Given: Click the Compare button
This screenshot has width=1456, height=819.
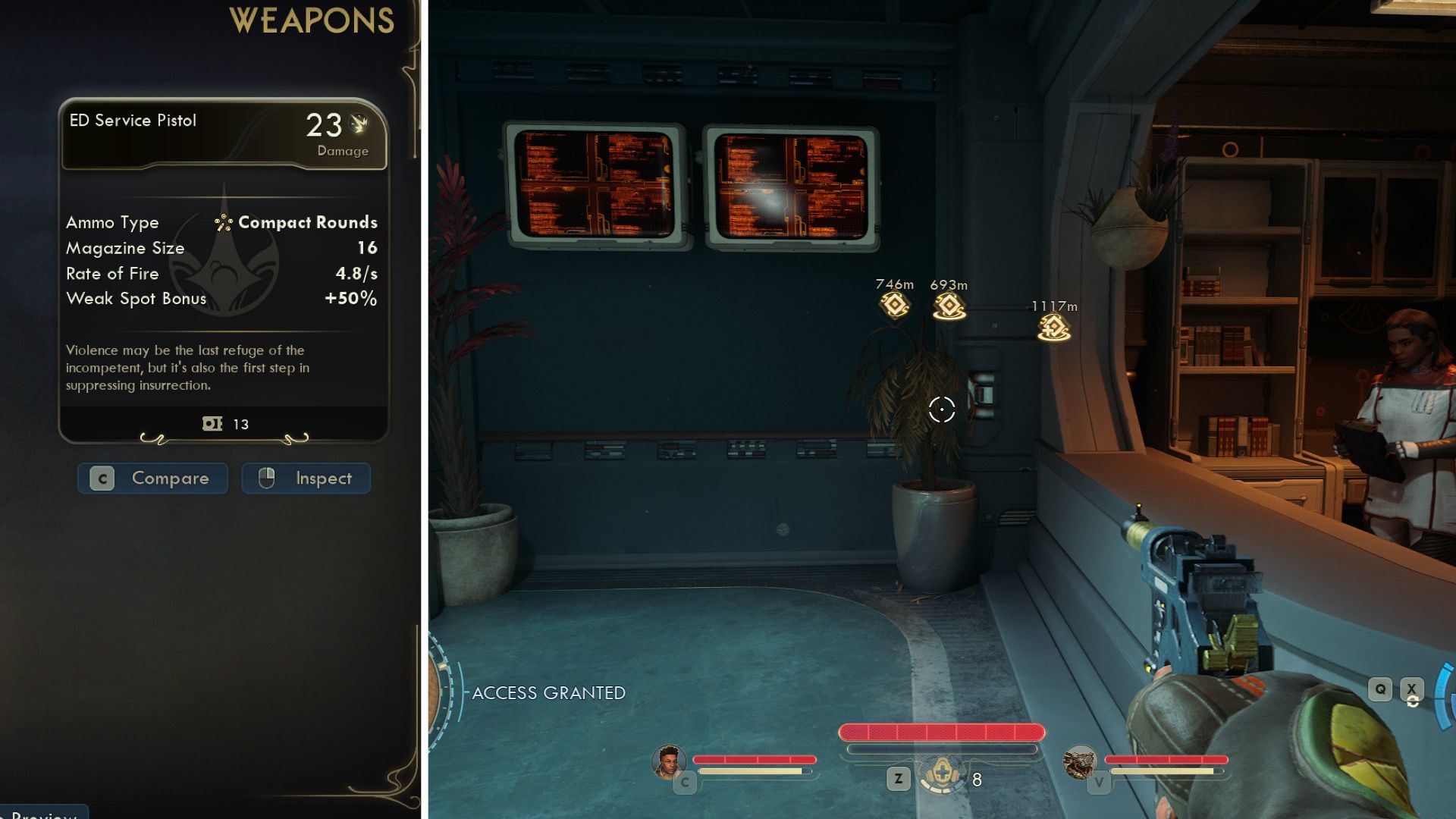Looking at the screenshot, I should (x=152, y=479).
